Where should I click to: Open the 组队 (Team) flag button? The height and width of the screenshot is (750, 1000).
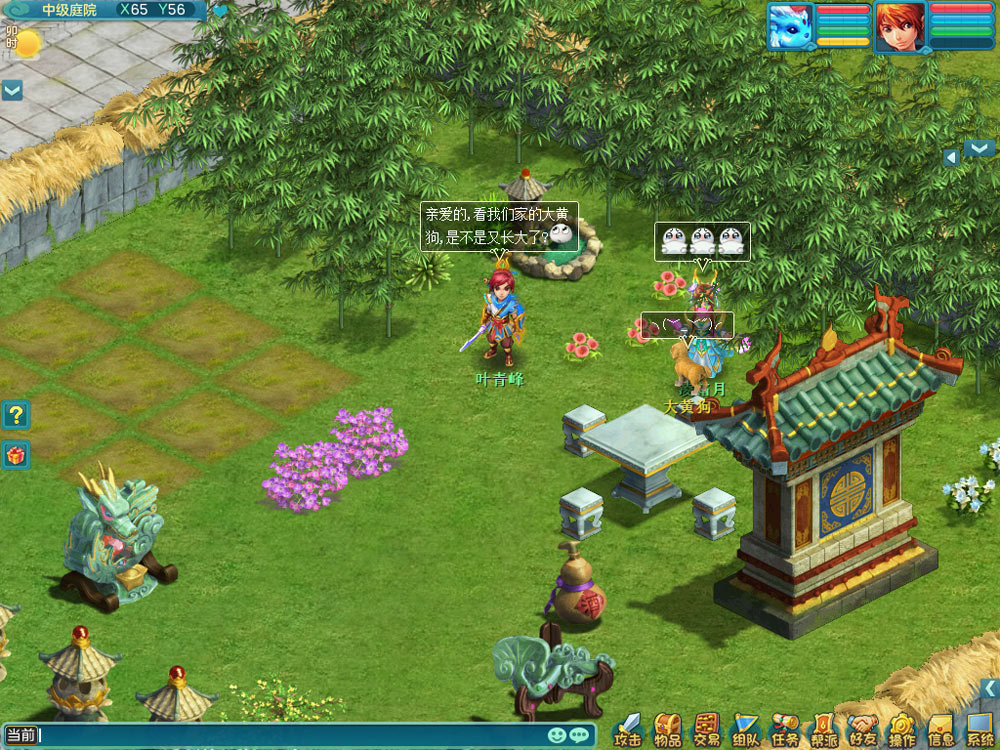pyautogui.click(x=746, y=730)
